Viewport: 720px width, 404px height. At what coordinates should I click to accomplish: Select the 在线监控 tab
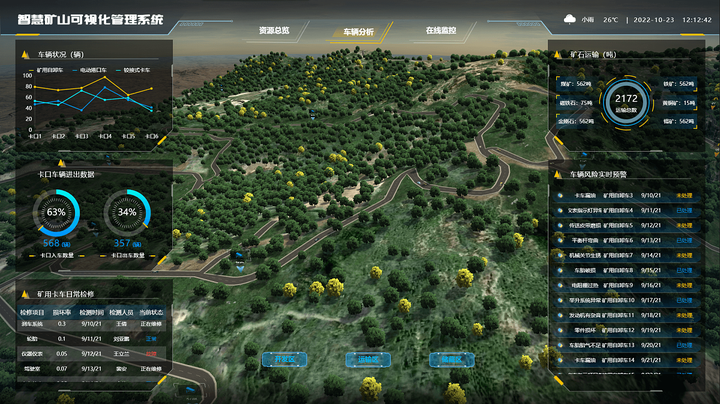(441, 31)
